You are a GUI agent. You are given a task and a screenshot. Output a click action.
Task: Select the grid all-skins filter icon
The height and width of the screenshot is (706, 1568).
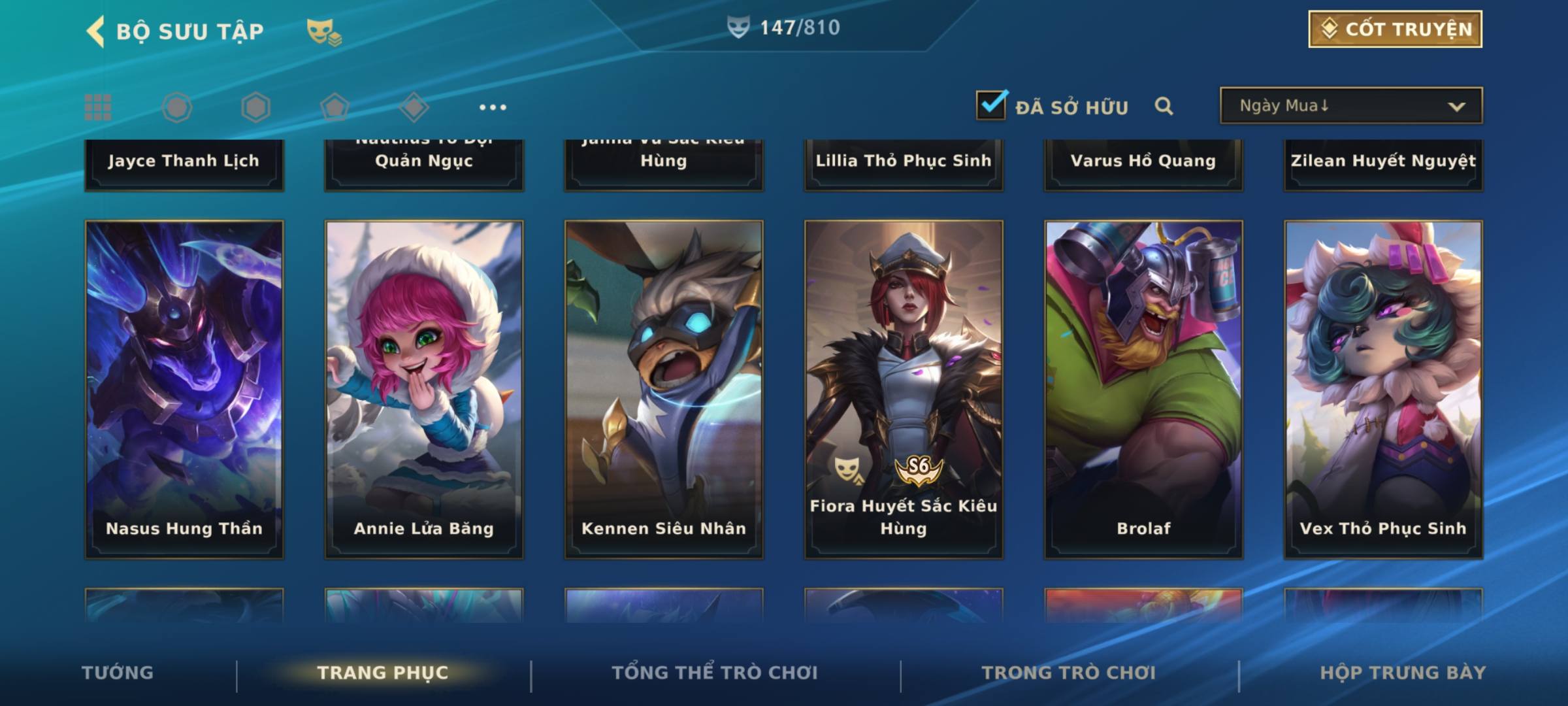click(x=98, y=107)
